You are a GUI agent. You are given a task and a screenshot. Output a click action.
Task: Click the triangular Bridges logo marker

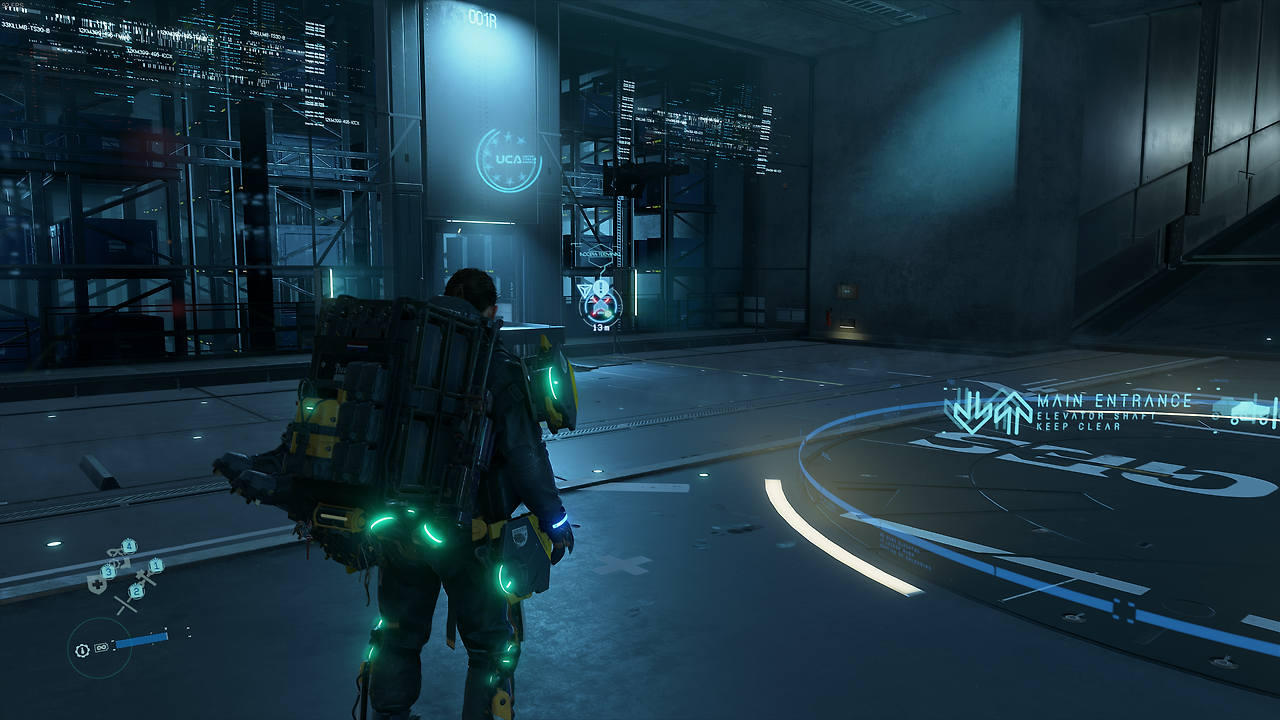point(585,290)
